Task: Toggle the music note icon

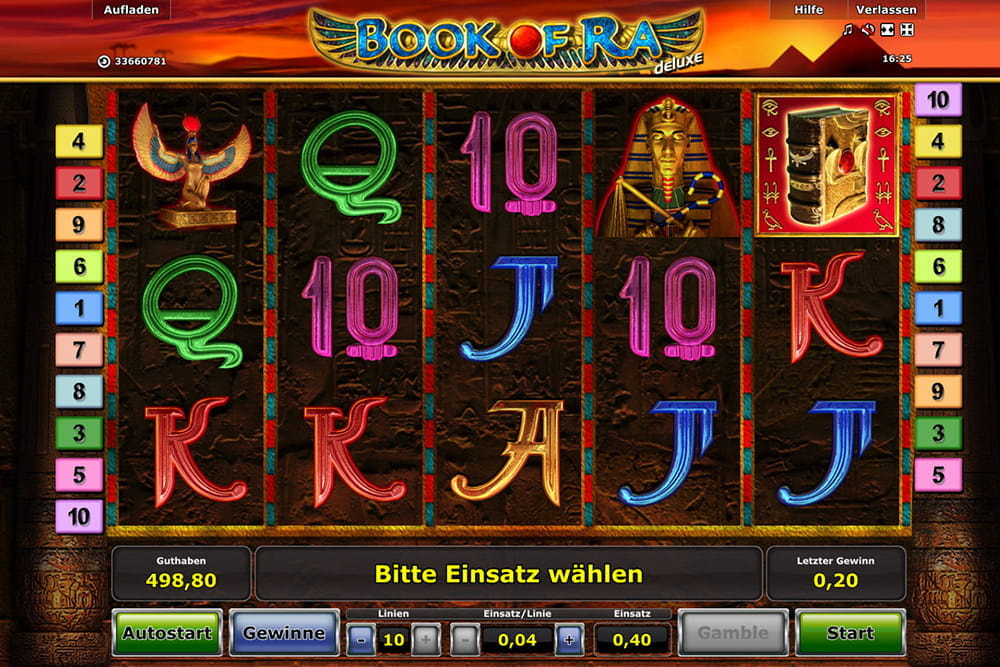Action: pyautogui.click(x=848, y=30)
